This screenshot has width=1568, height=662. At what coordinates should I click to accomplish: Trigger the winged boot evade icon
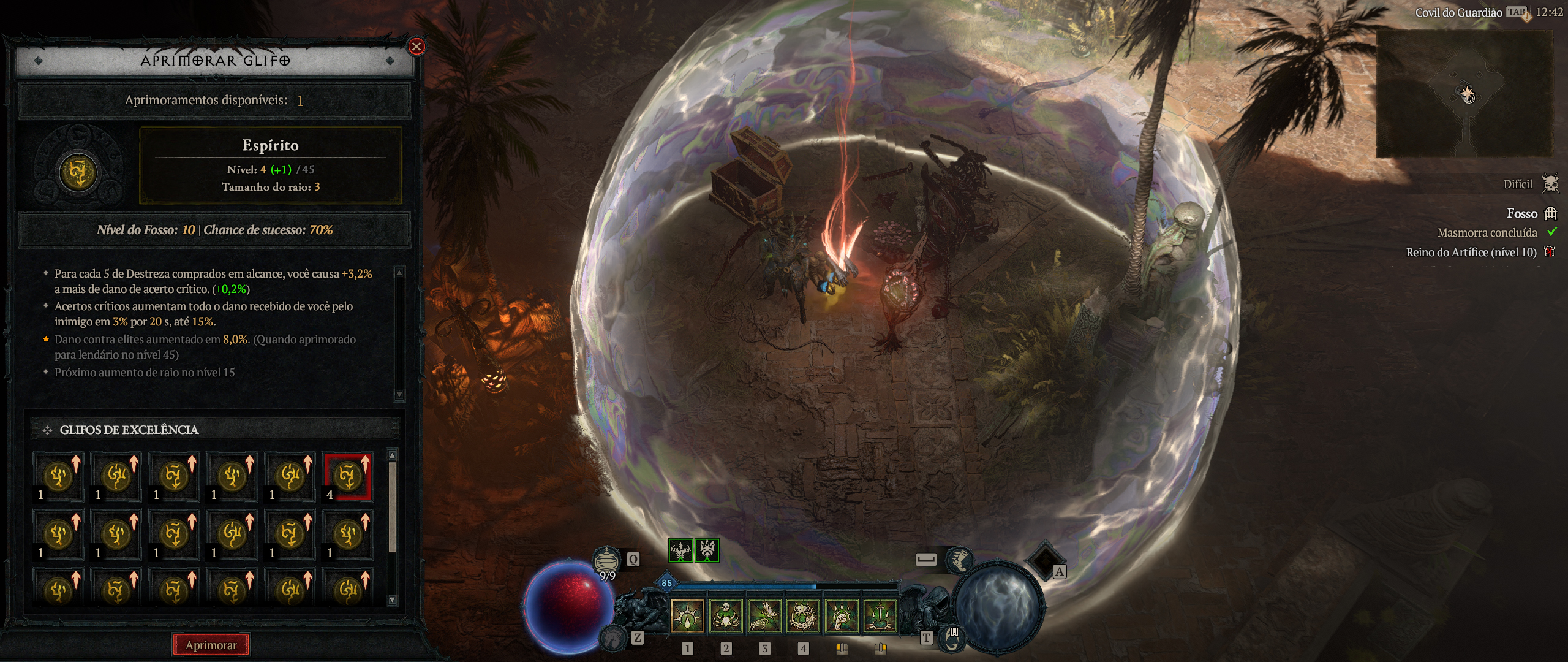(959, 559)
